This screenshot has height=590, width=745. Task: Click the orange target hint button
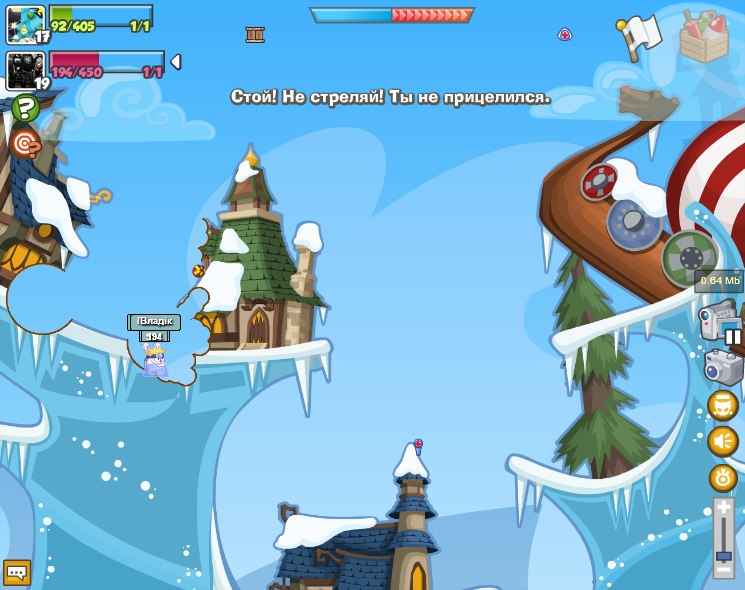(x=24, y=144)
